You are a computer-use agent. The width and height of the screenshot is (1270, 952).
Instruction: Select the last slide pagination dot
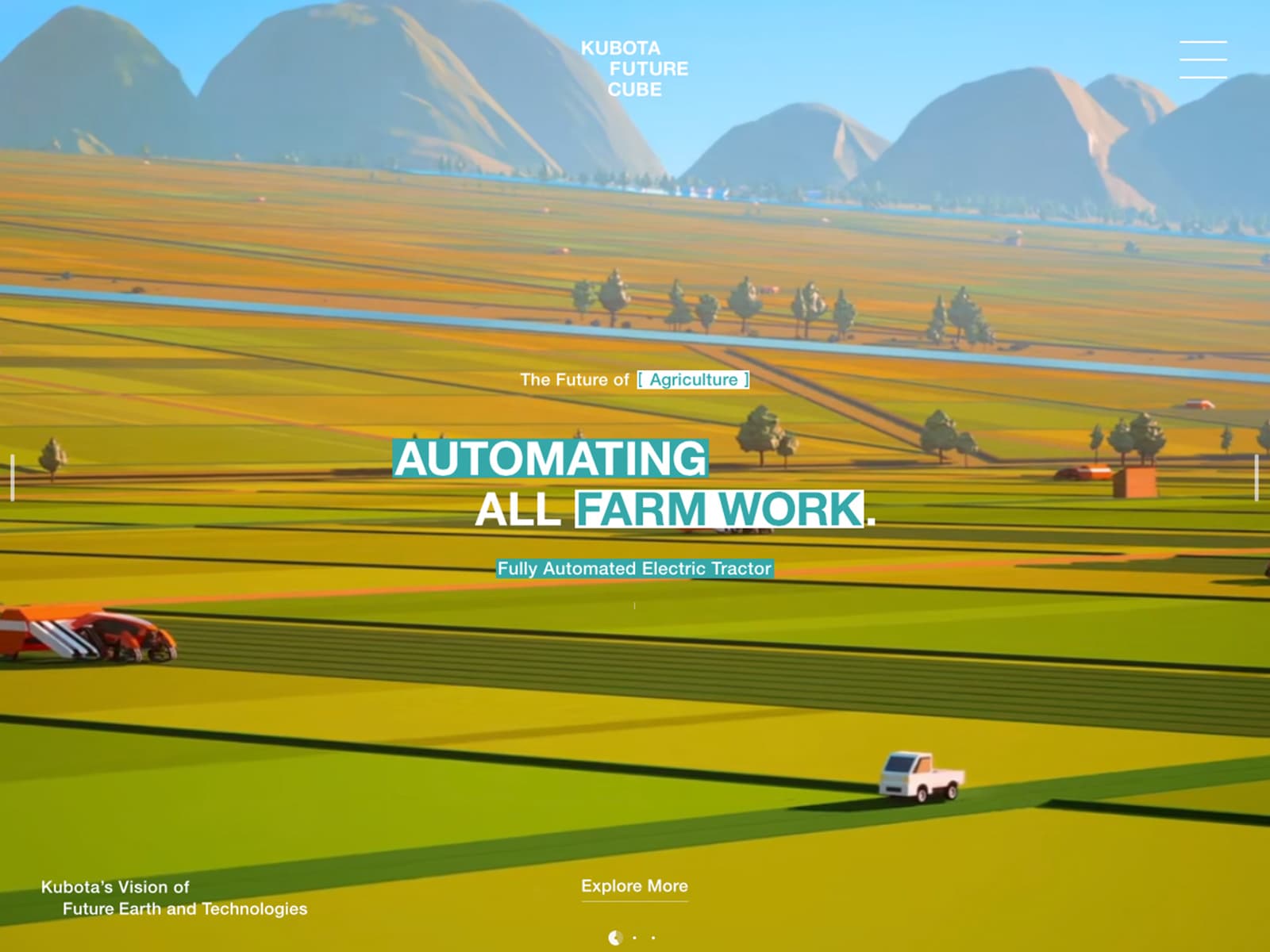653,938
